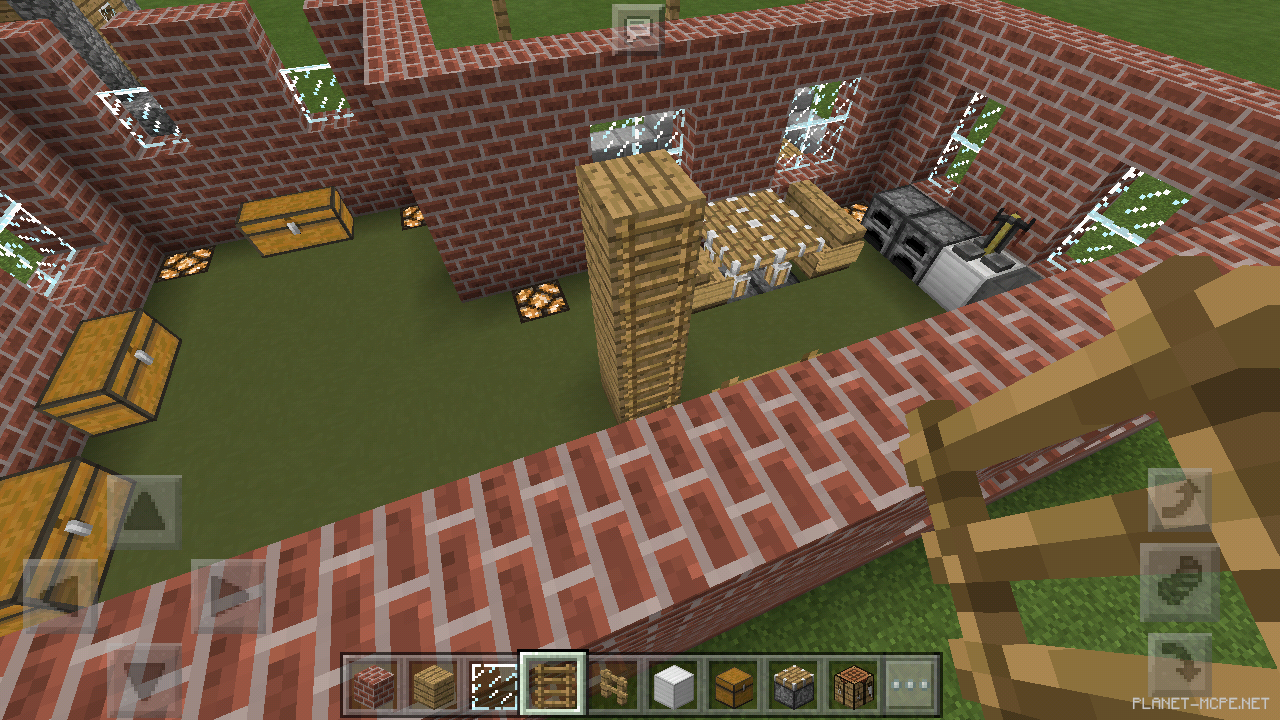Tap the middle fly toggle button

[x=1179, y=583]
